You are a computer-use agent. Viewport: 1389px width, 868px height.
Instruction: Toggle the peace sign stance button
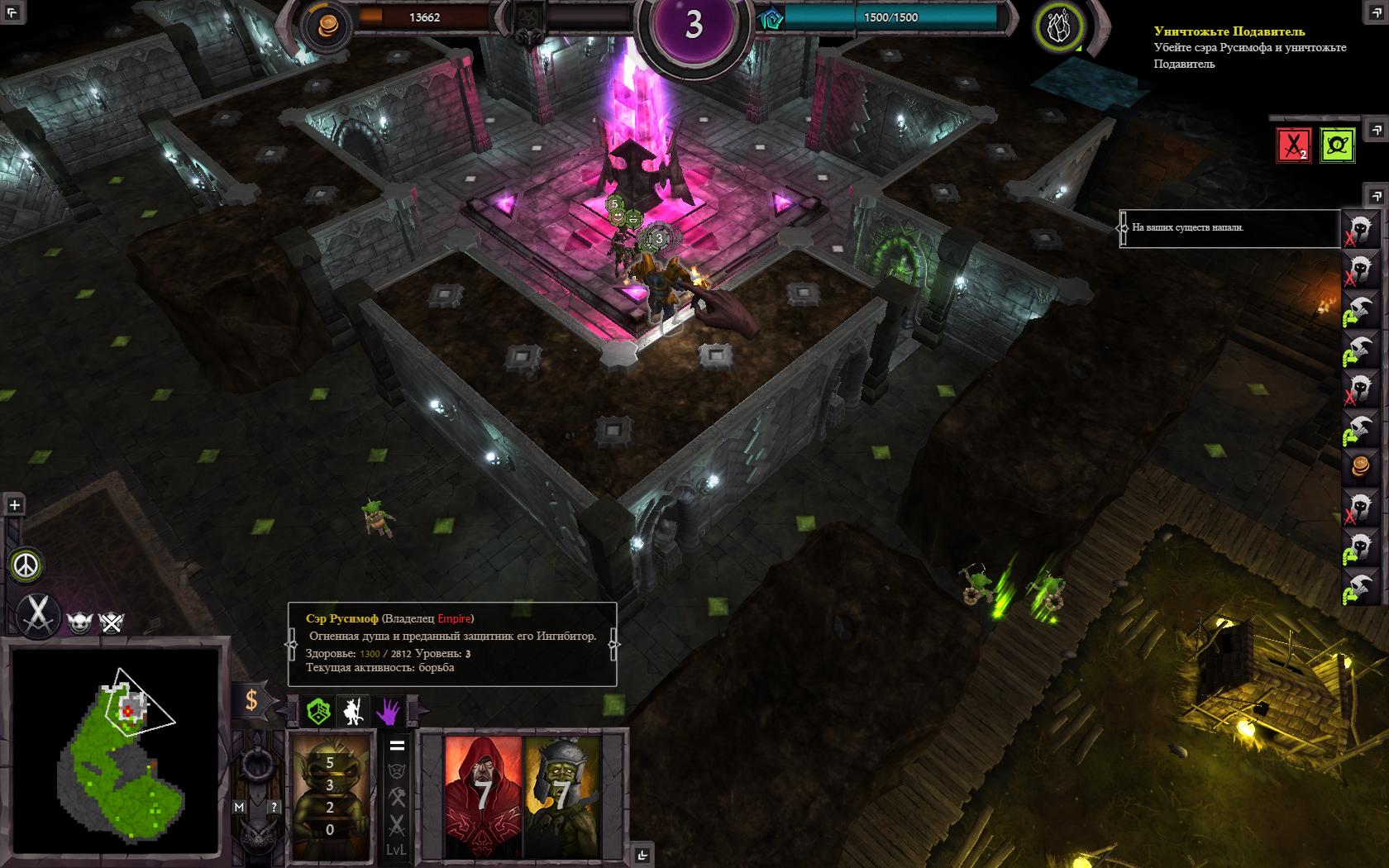[x=27, y=565]
